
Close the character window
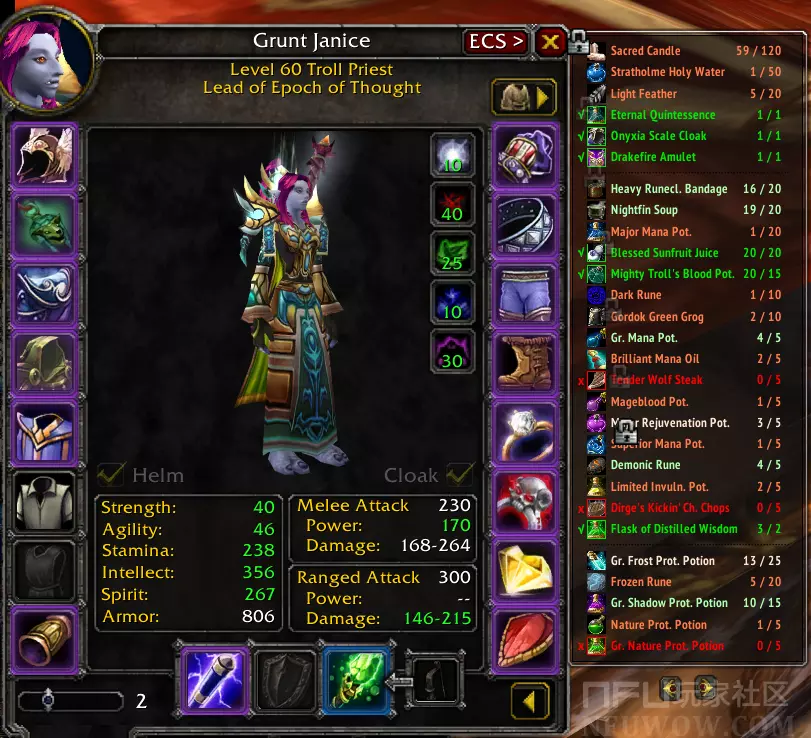coord(550,42)
